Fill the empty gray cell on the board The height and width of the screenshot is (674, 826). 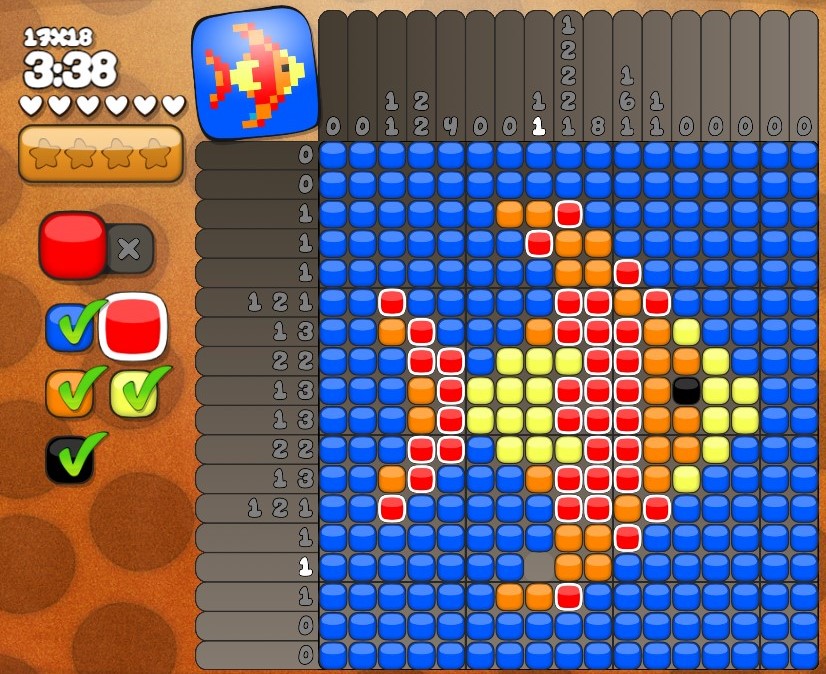coord(539,567)
